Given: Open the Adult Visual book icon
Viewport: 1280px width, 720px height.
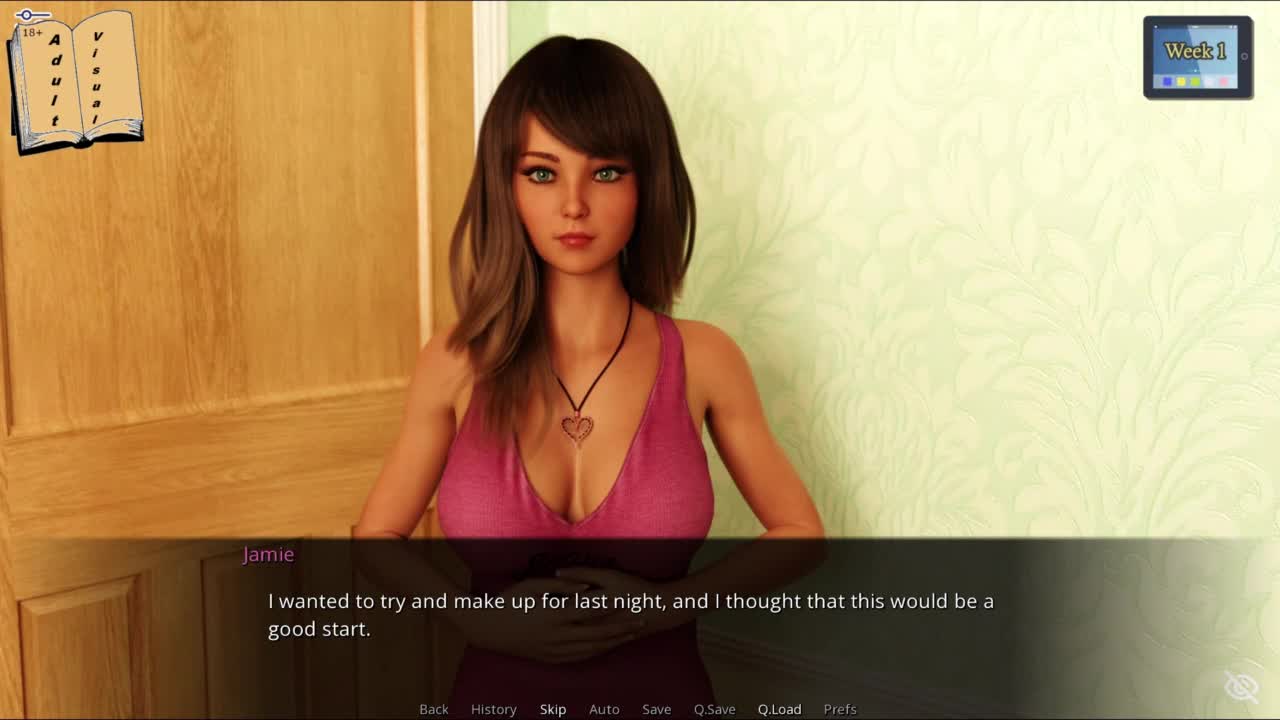Looking at the screenshot, I should (x=76, y=82).
